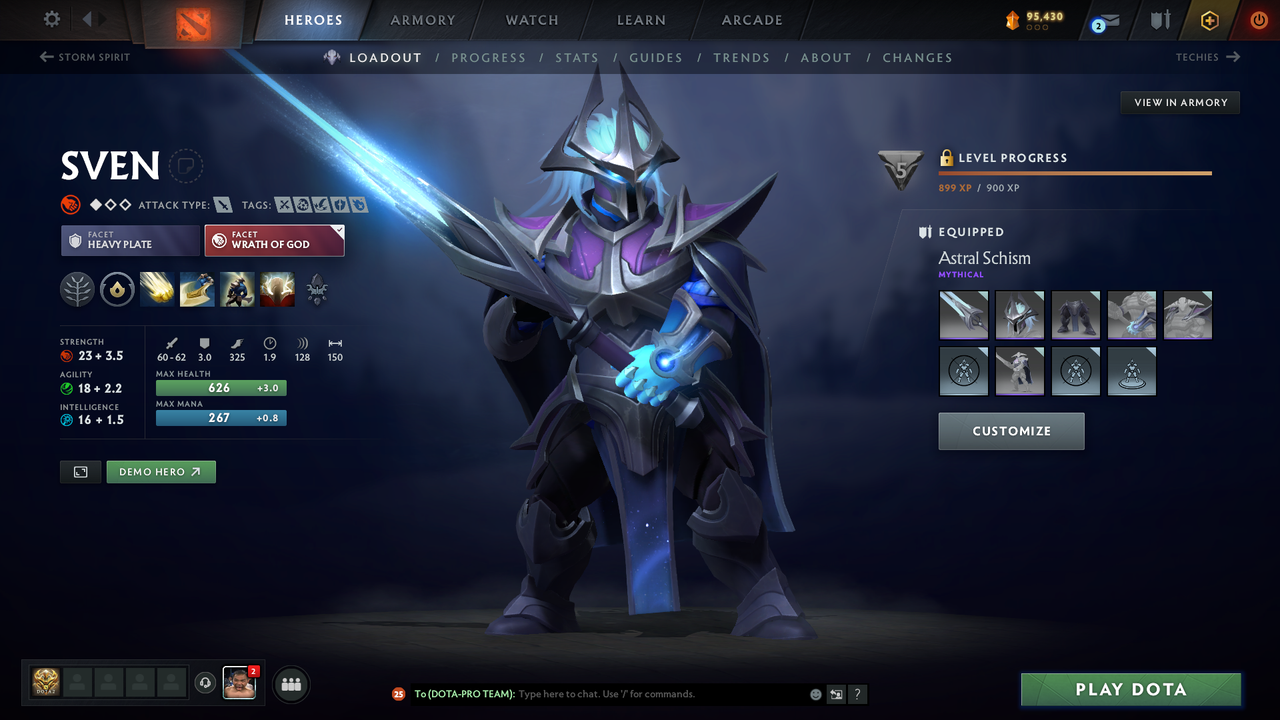This screenshot has width=1280, height=720.
Task: Select the Wrath of God facet
Action: point(274,240)
